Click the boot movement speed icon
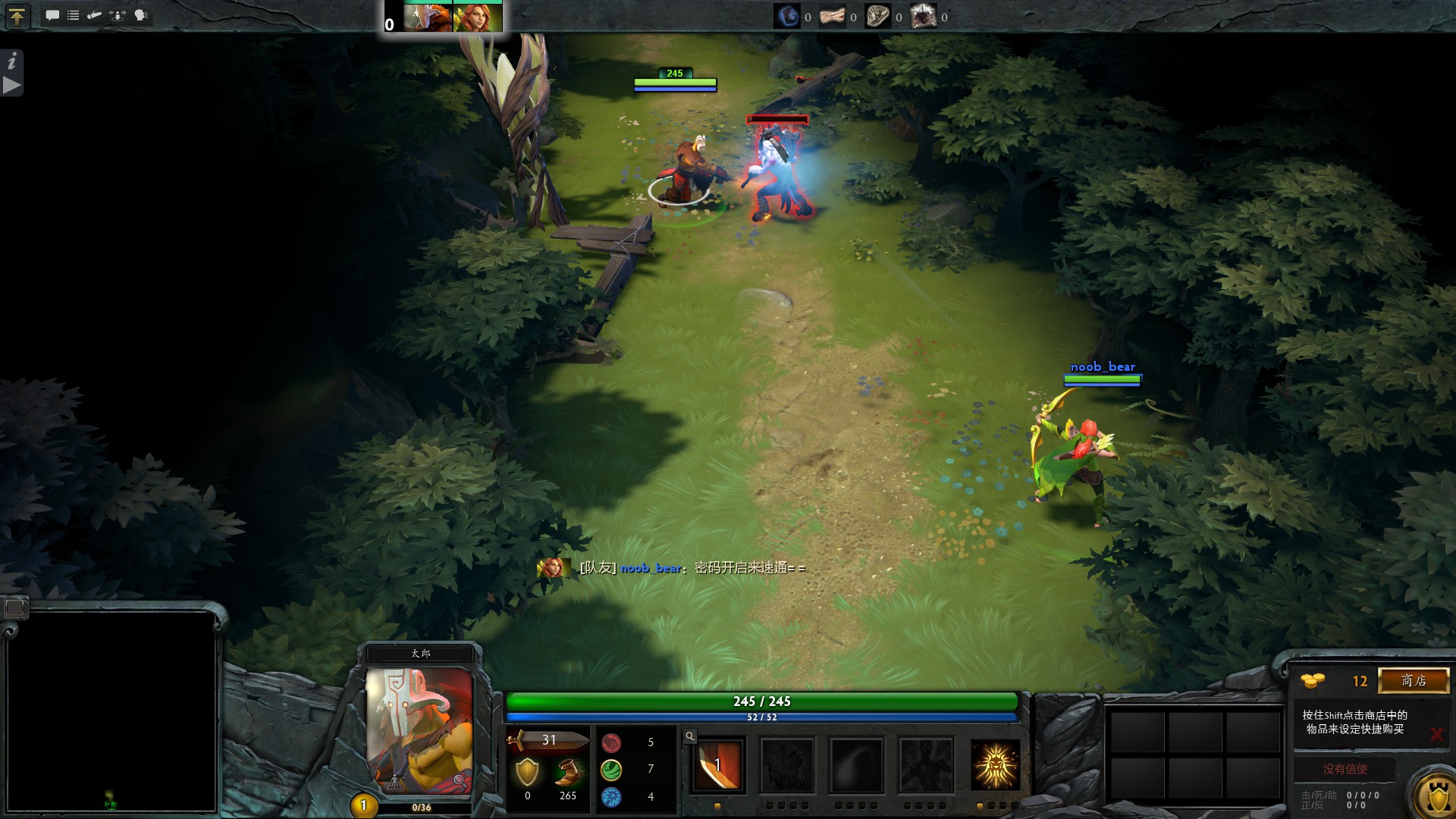 click(x=567, y=773)
